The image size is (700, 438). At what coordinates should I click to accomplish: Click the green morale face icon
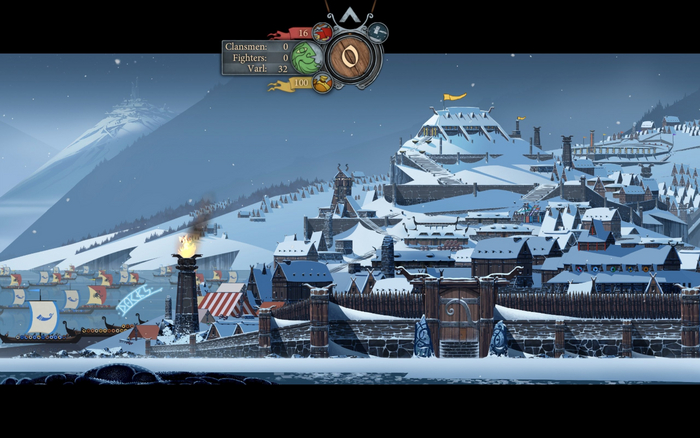[307, 58]
